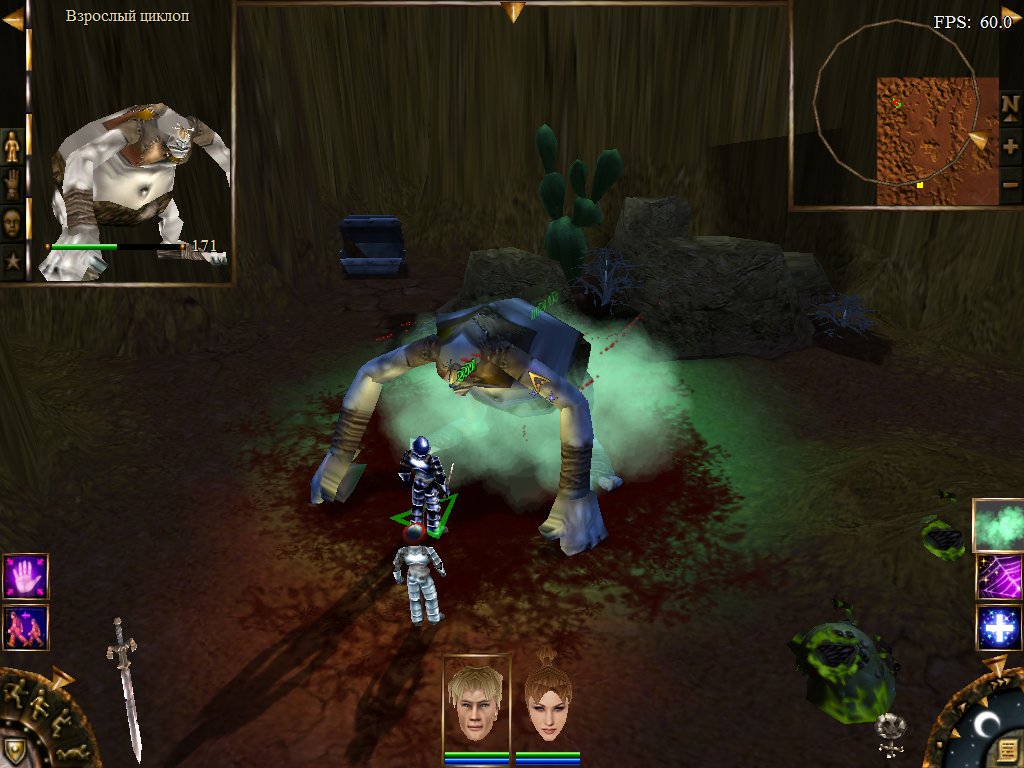Activate the purple open-hand ability
Viewport: 1024px width, 768px height.
pyautogui.click(x=25, y=577)
